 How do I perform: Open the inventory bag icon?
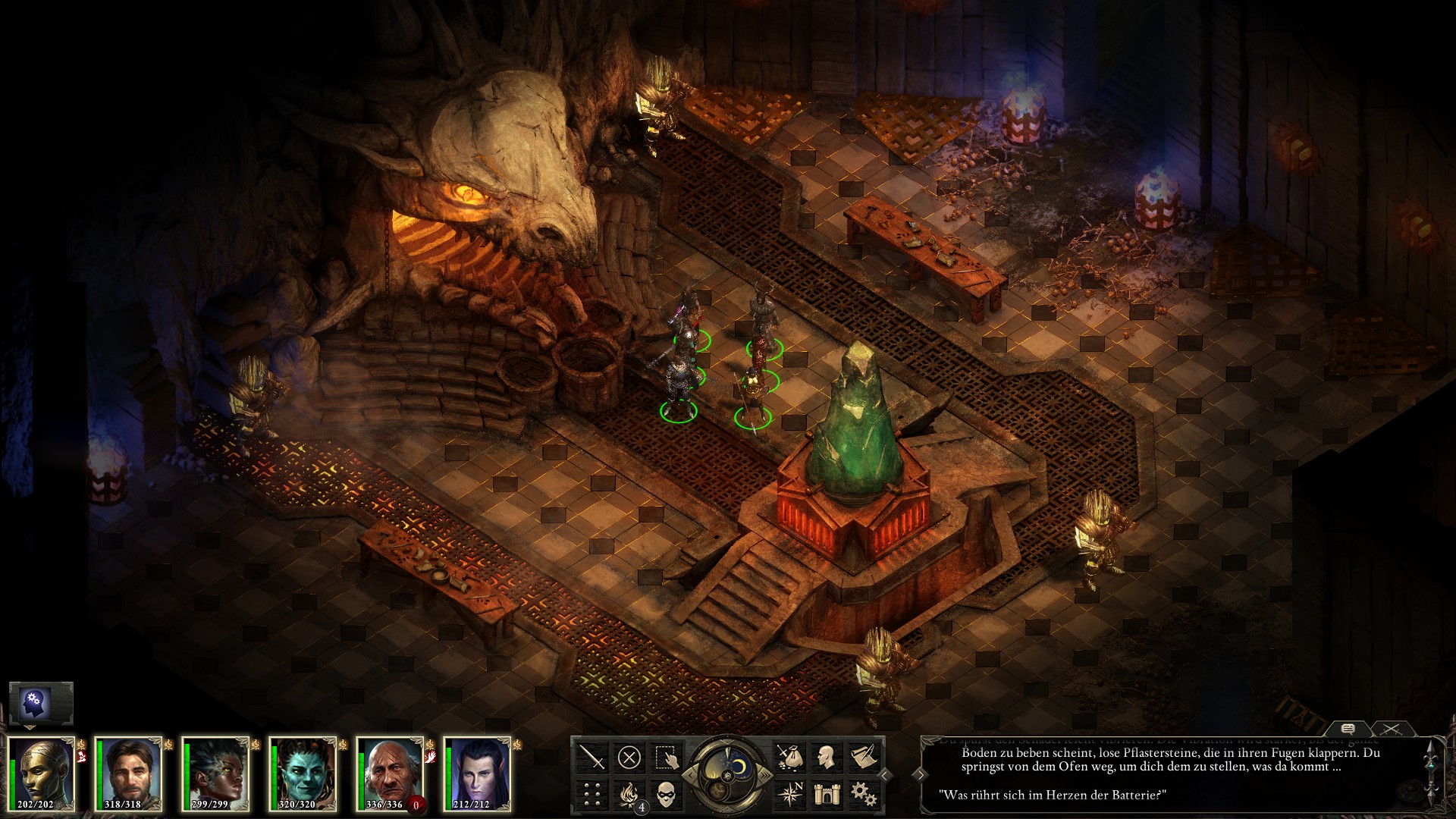click(789, 756)
